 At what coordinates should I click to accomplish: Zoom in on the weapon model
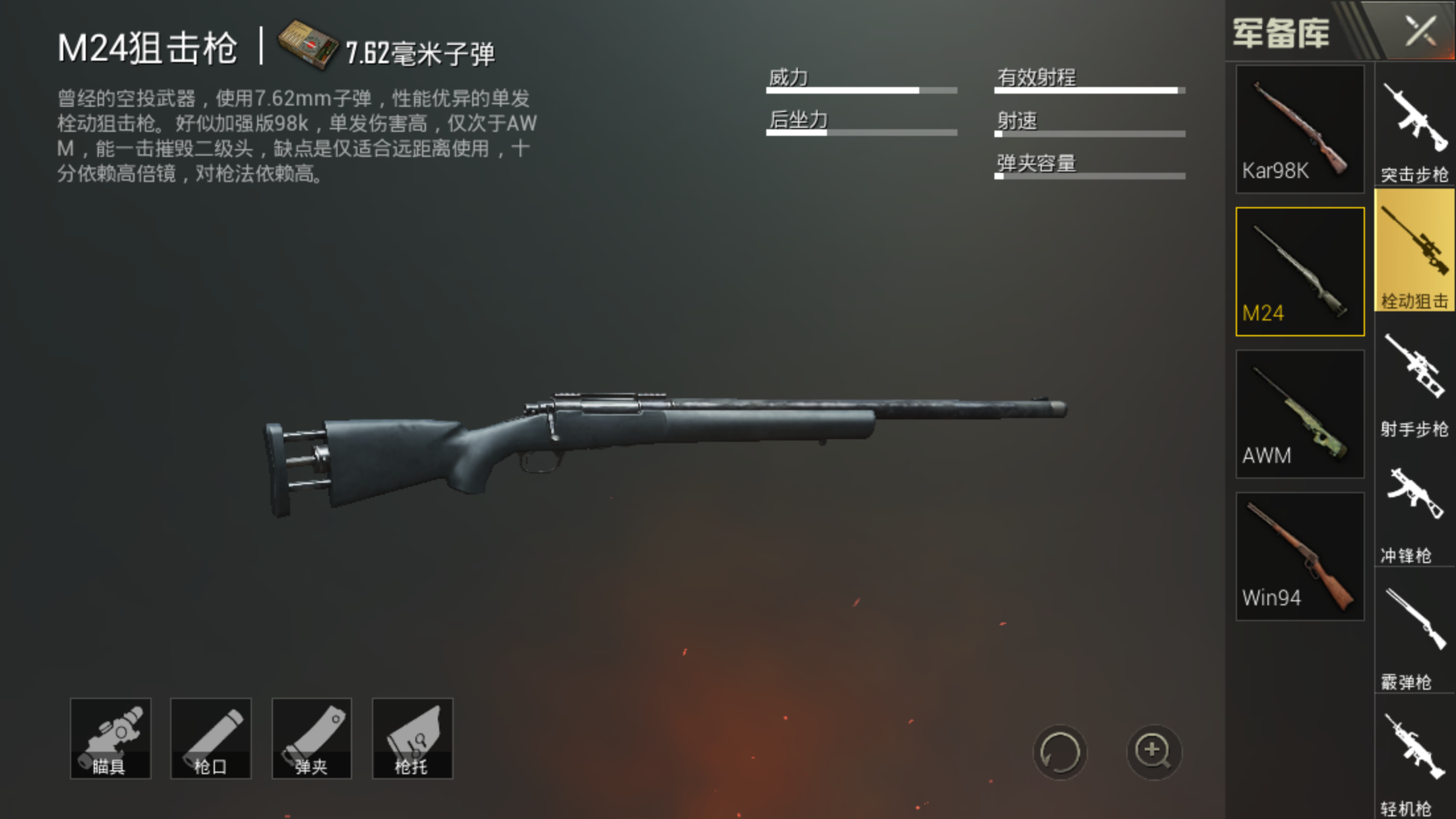coord(1153,752)
